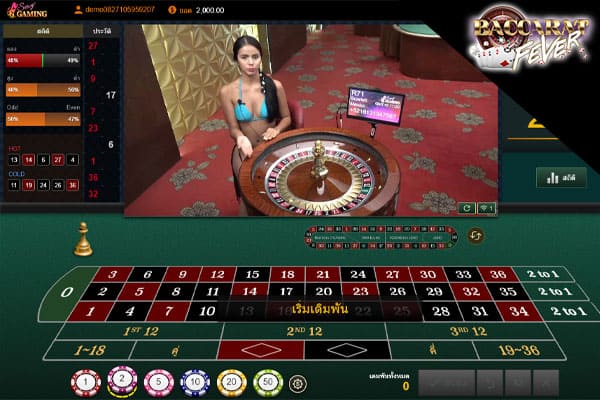Image resolution: width=600 pixels, height=400 pixels.
Task: Open chip settings gear icon
Action: tap(297, 383)
